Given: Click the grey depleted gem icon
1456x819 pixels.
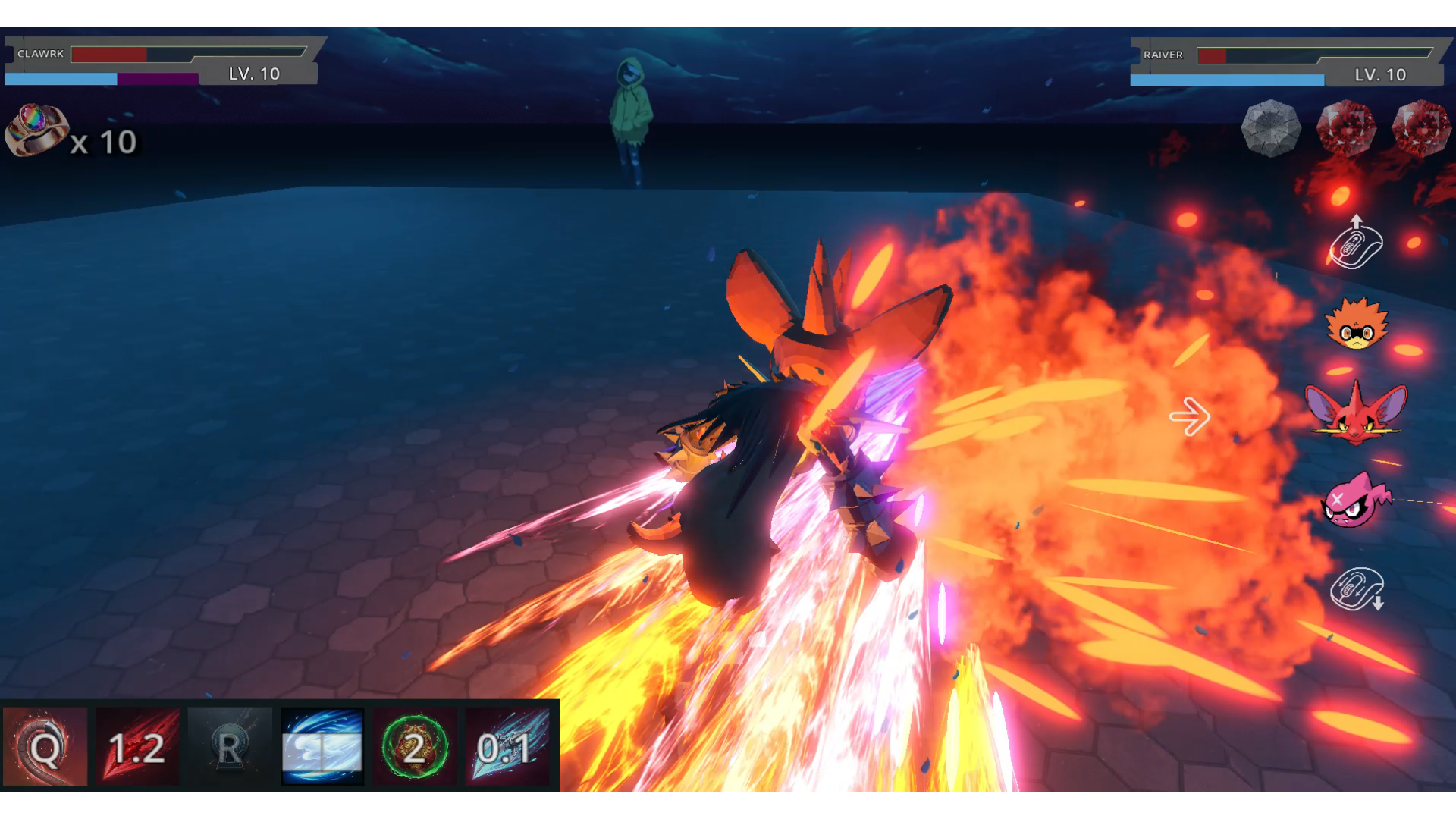Looking at the screenshot, I should pos(1271,128).
